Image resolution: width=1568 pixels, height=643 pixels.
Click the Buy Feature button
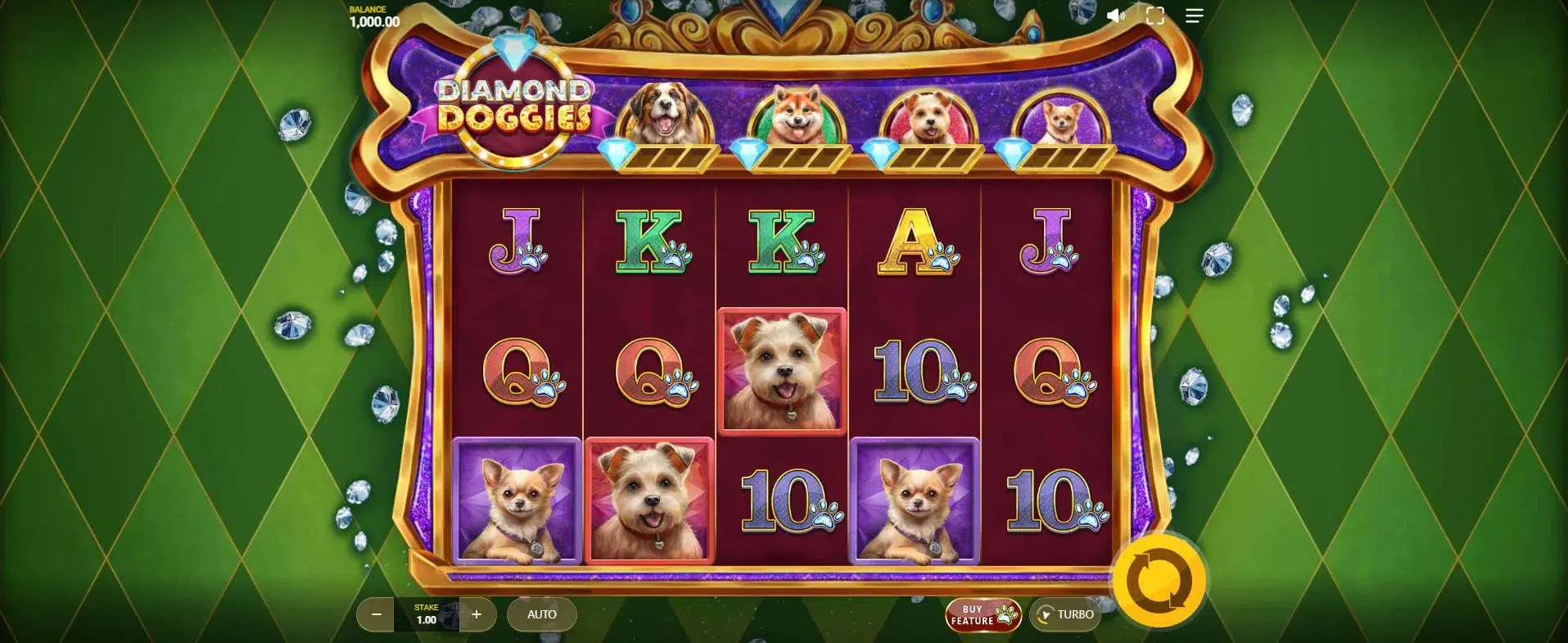pos(983,615)
